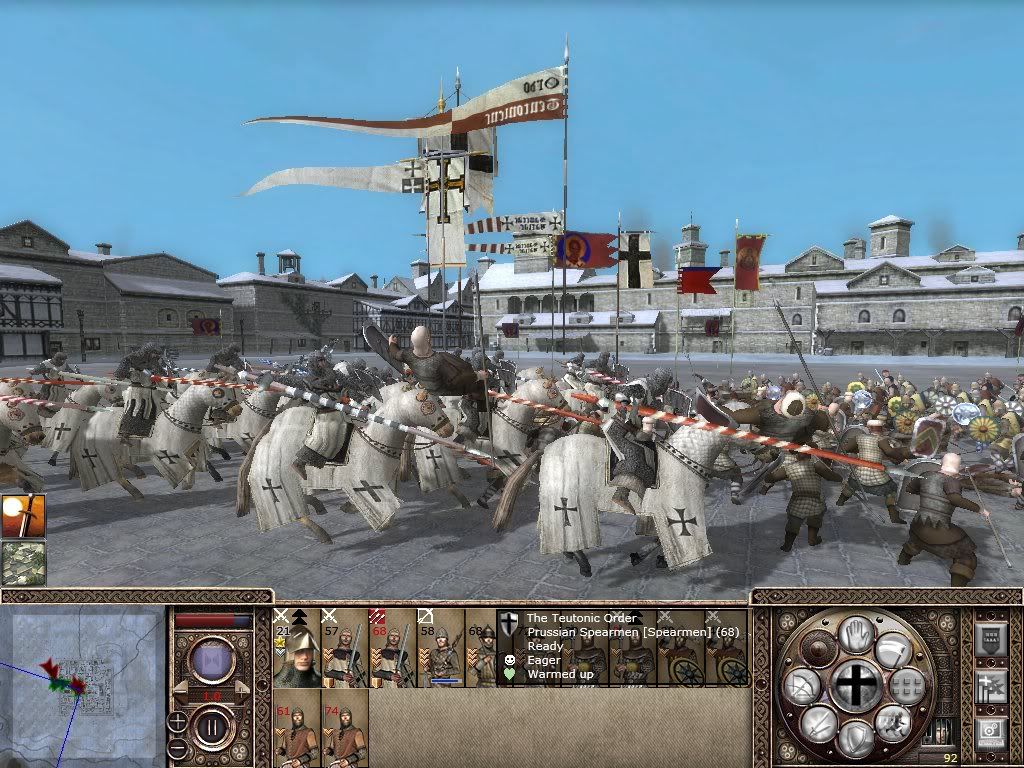1024x768 pixels.
Task: Open the group formations grid button
Action: tap(908, 686)
